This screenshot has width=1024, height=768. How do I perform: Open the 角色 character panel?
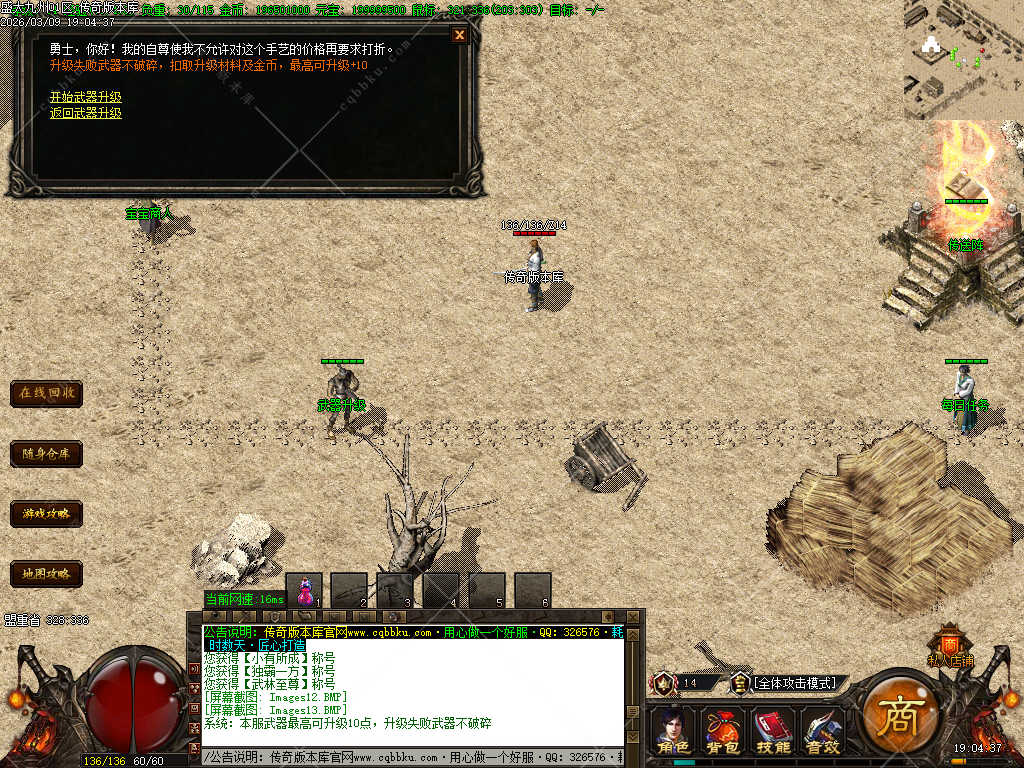(x=672, y=731)
